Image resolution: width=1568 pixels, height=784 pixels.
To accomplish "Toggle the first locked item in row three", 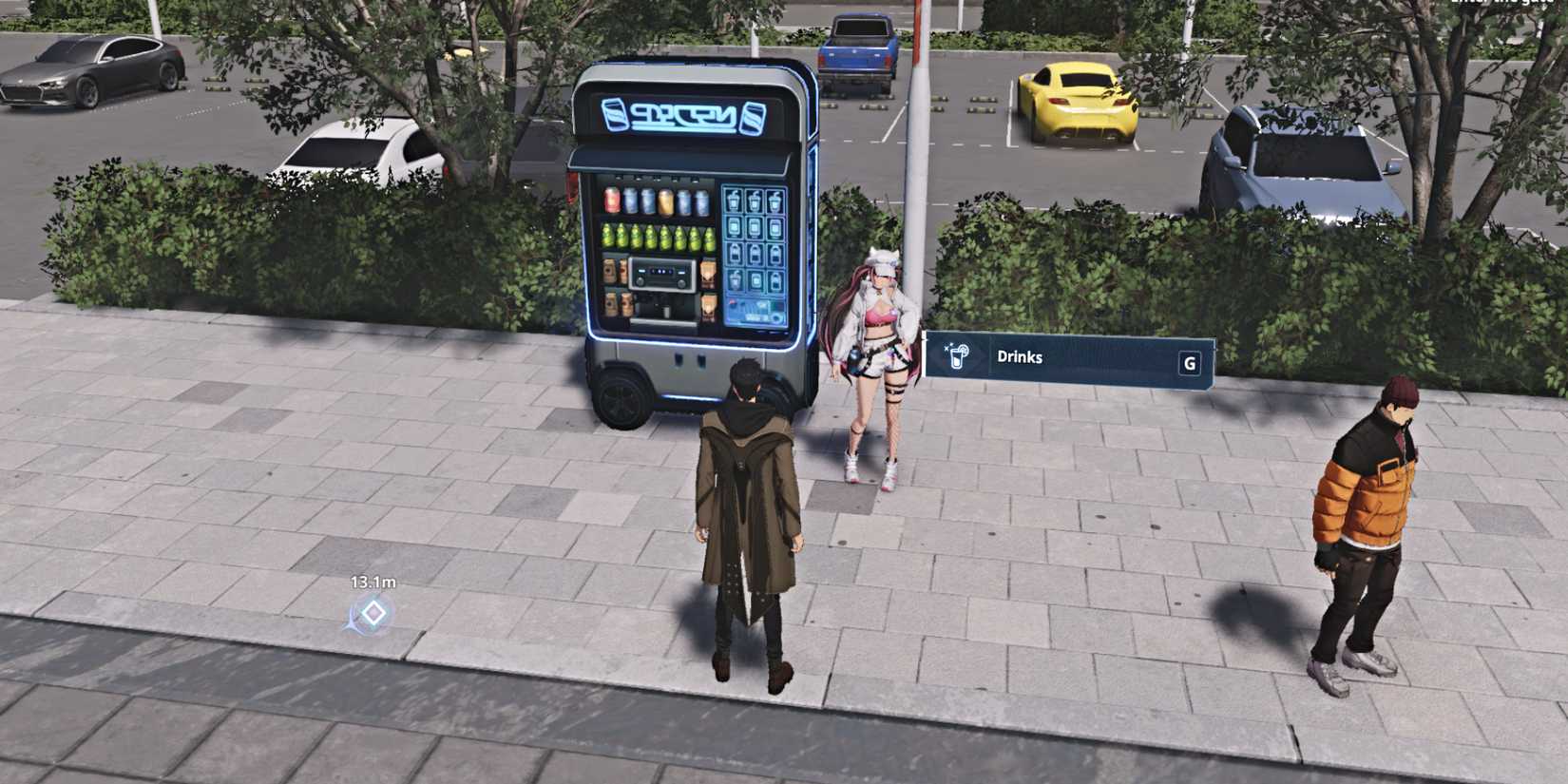I will [x=734, y=254].
